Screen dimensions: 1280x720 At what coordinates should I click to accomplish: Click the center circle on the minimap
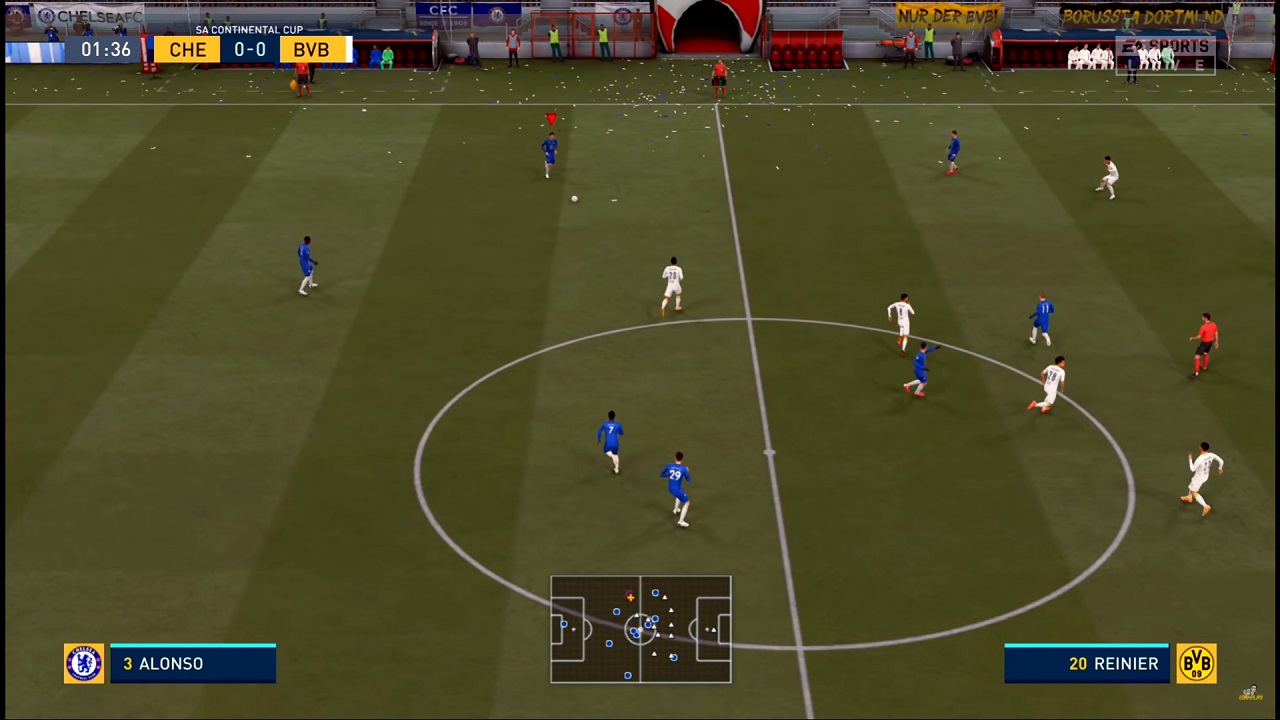[x=640, y=629]
